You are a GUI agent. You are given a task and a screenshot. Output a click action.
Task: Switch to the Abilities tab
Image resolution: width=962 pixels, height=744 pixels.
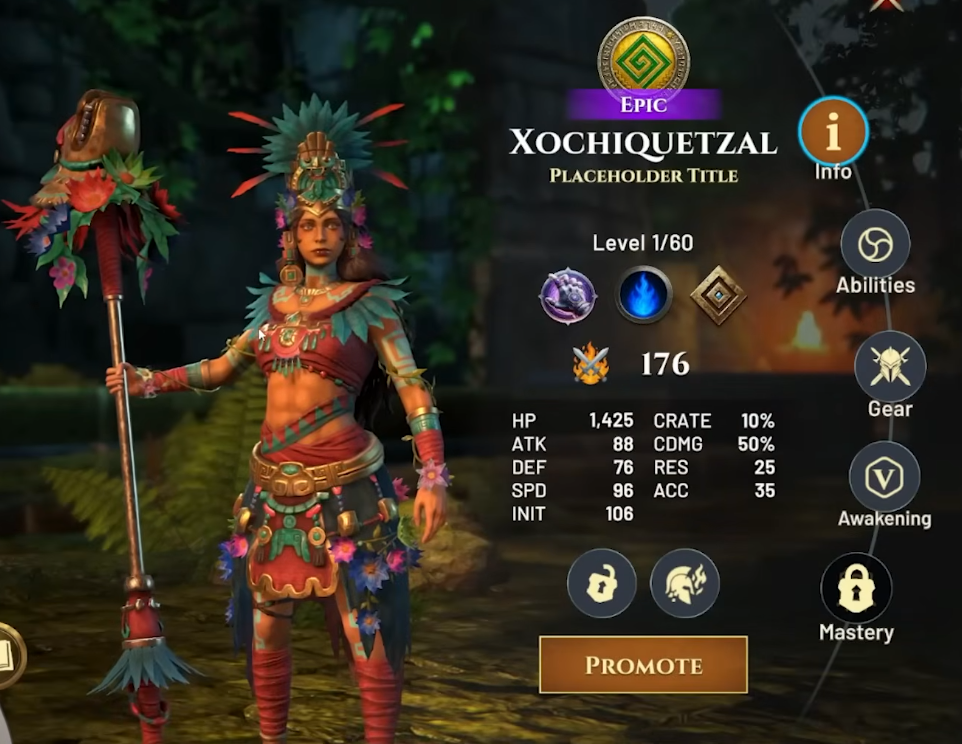tap(875, 244)
